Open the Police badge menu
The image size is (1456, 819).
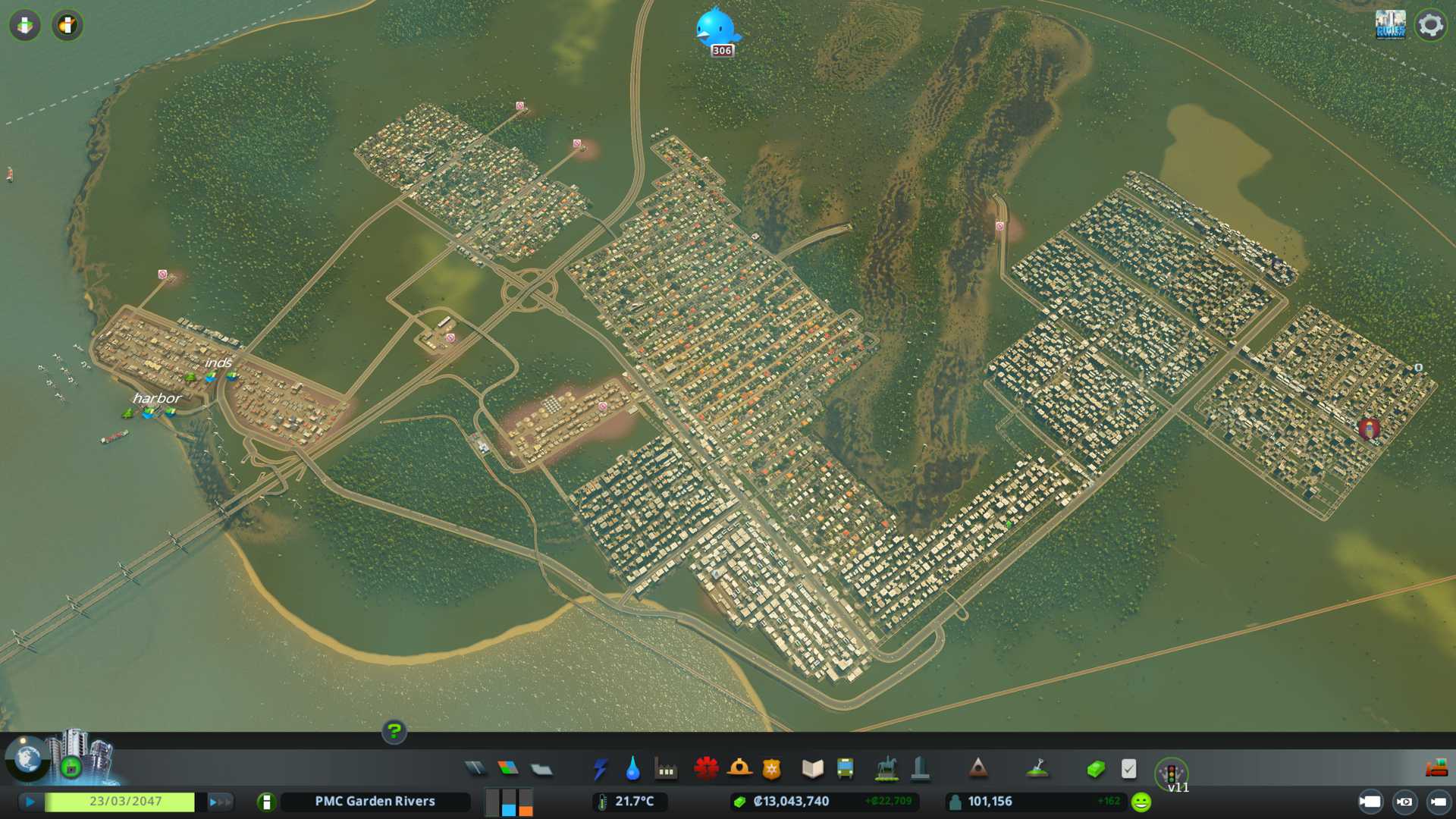tap(772, 770)
